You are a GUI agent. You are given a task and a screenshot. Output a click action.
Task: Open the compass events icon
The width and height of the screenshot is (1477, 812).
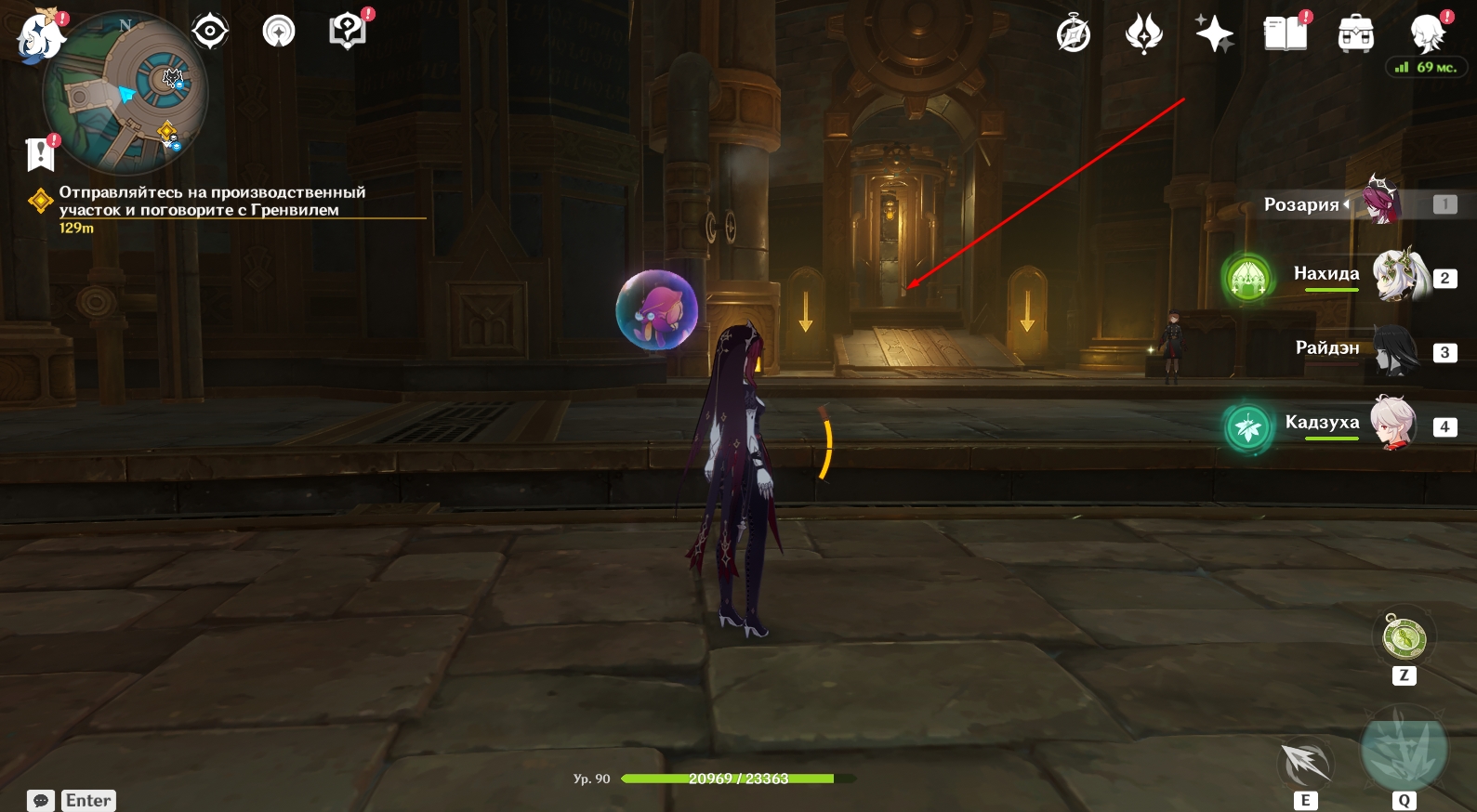1074,35
